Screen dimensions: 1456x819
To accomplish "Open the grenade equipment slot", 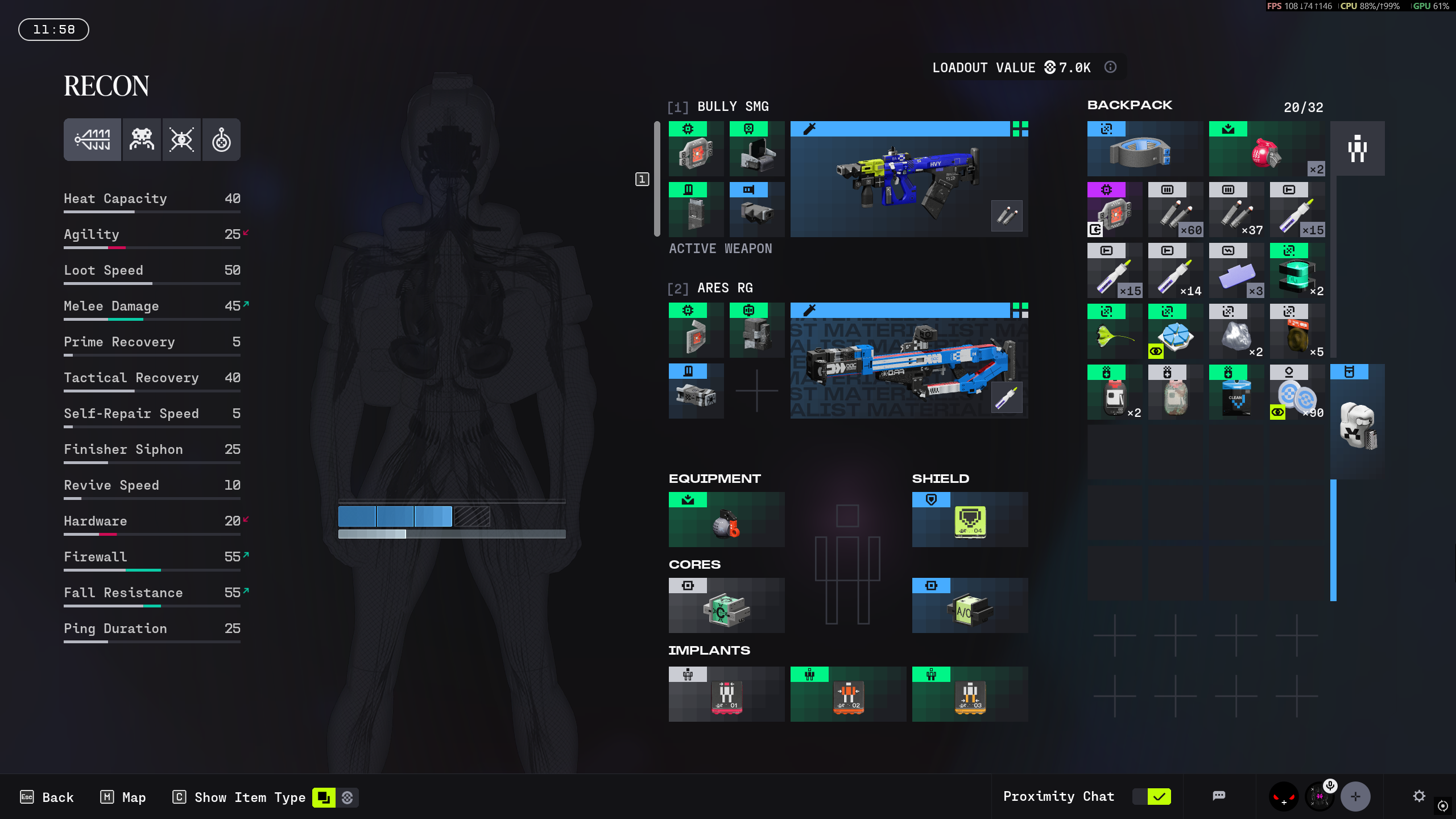I will [x=726, y=520].
